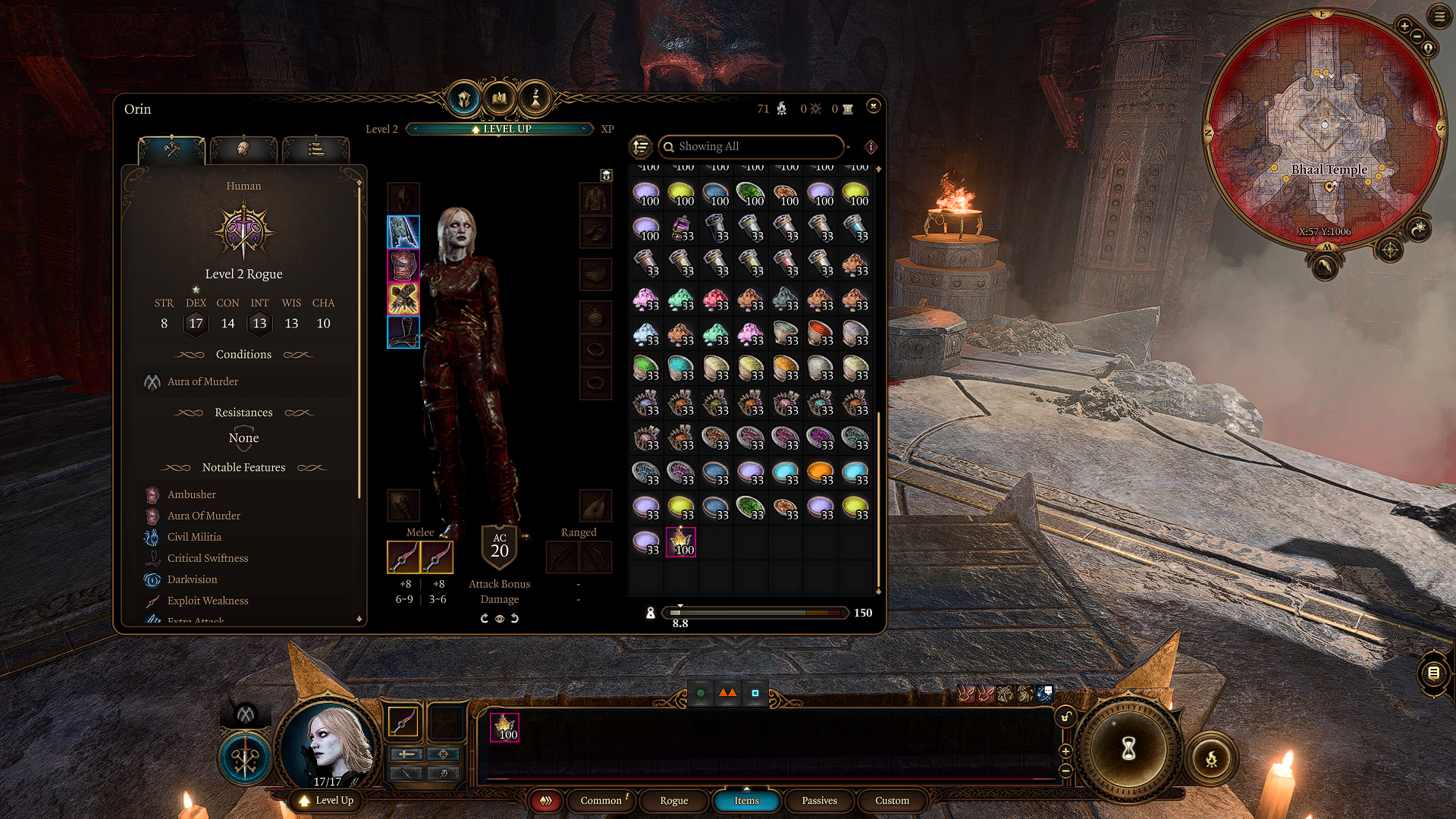This screenshot has height=819, width=1456.
Task: Select the gold crown item in inventory
Action: coord(681,542)
